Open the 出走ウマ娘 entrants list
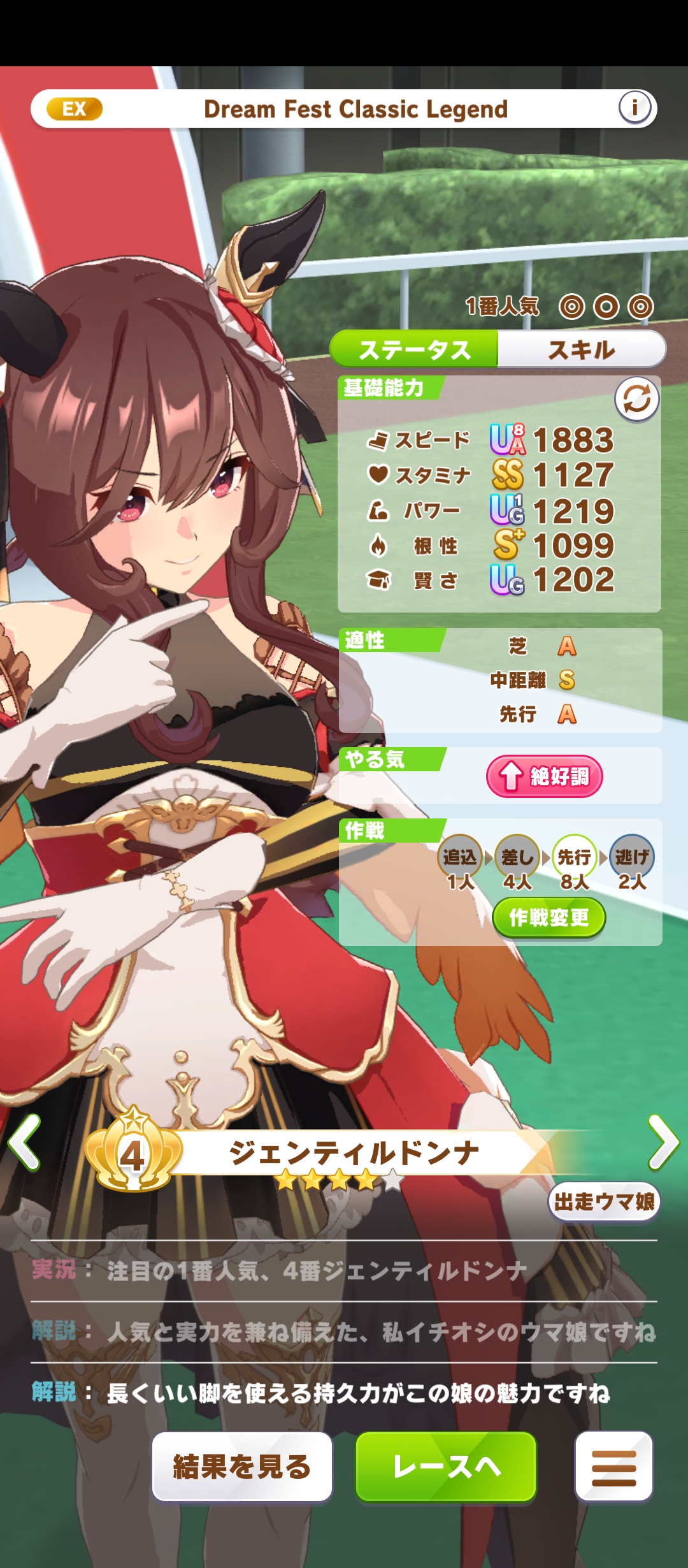 coord(603,1201)
